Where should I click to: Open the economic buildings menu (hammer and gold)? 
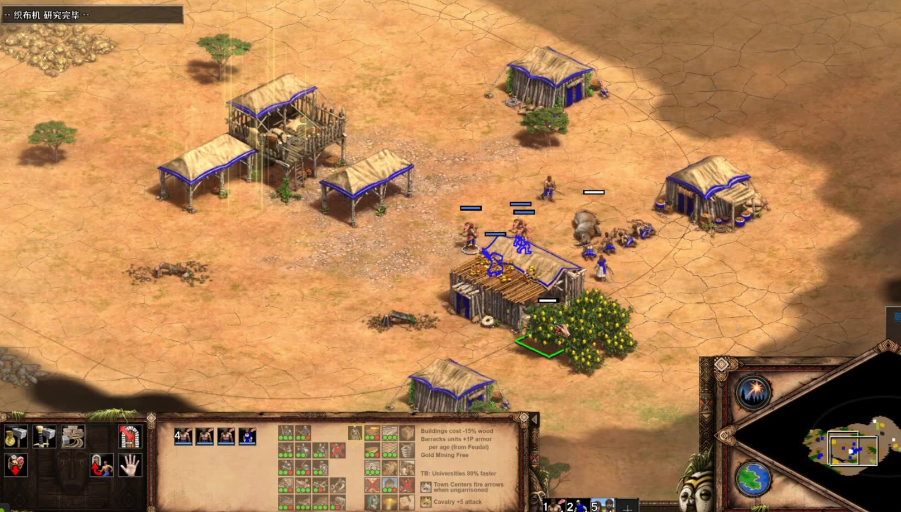(16, 436)
